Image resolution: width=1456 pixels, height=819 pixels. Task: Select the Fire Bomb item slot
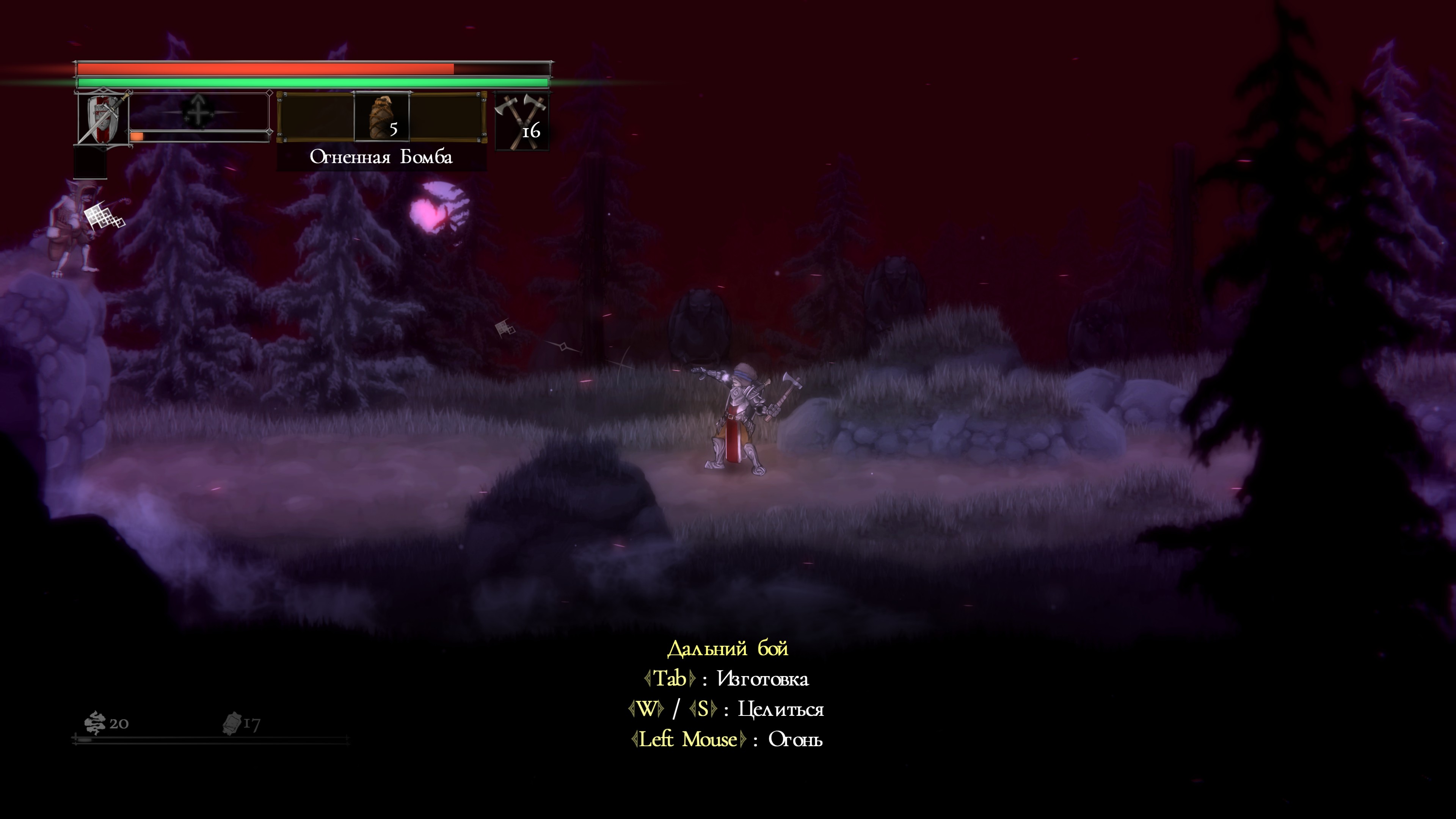[x=381, y=117]
